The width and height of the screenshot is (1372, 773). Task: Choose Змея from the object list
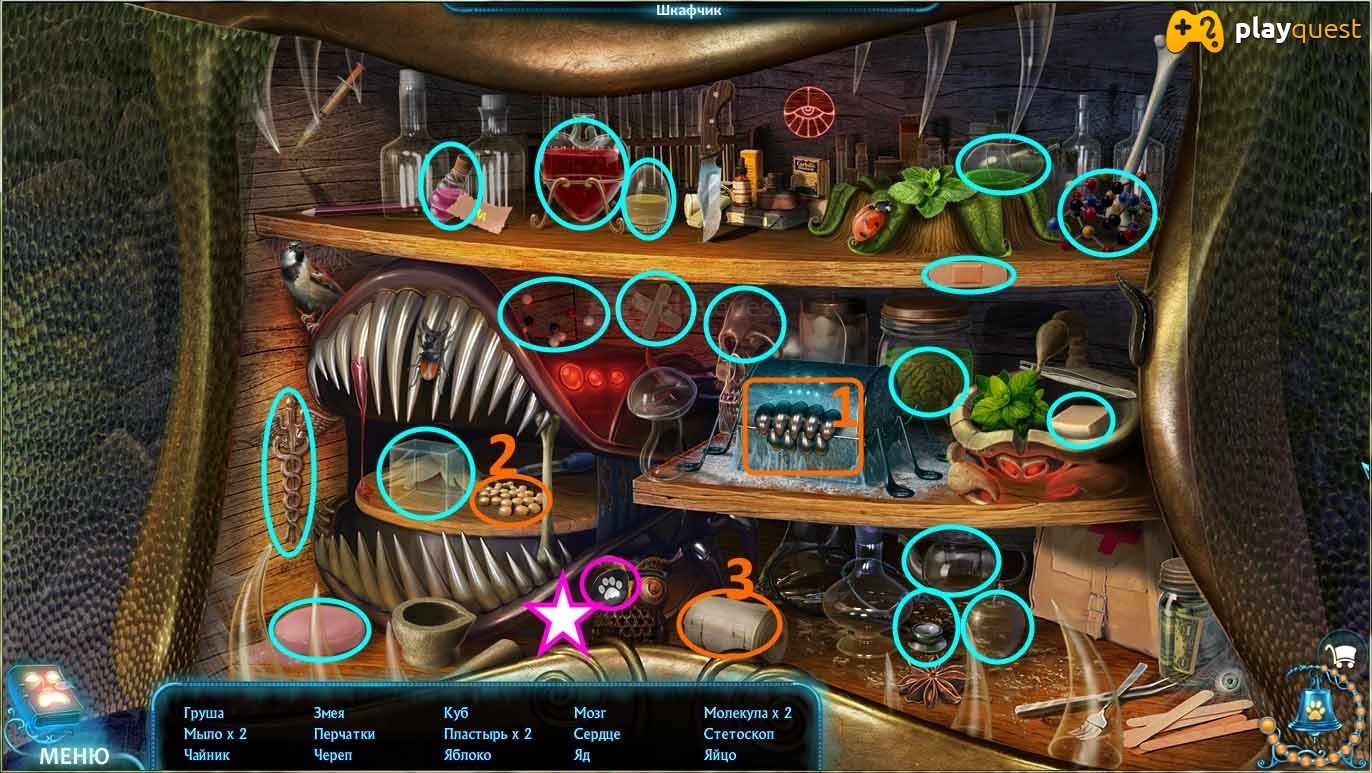pyautogui.click(x=329, y=713)
